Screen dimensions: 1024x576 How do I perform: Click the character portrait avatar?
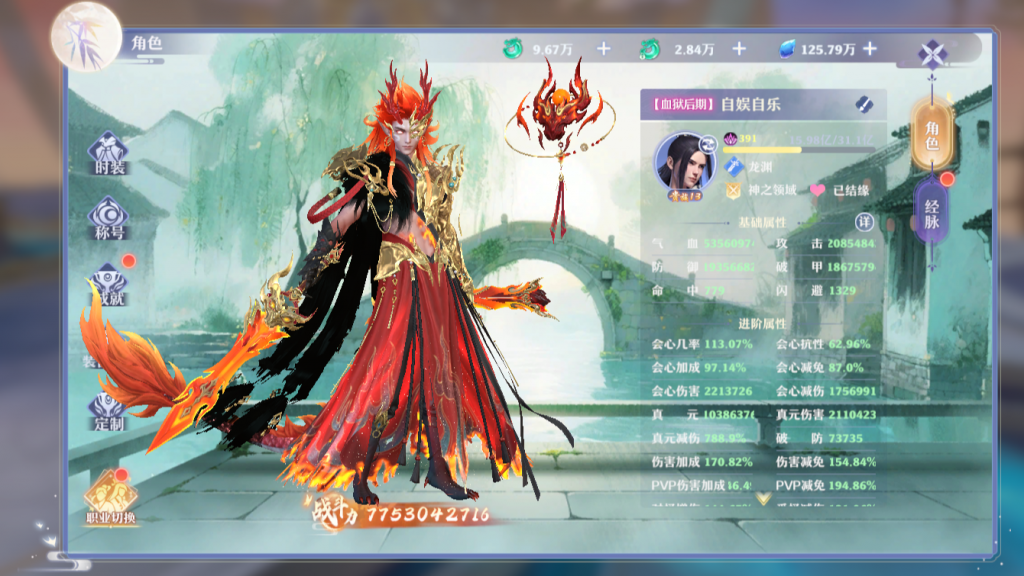684,162
